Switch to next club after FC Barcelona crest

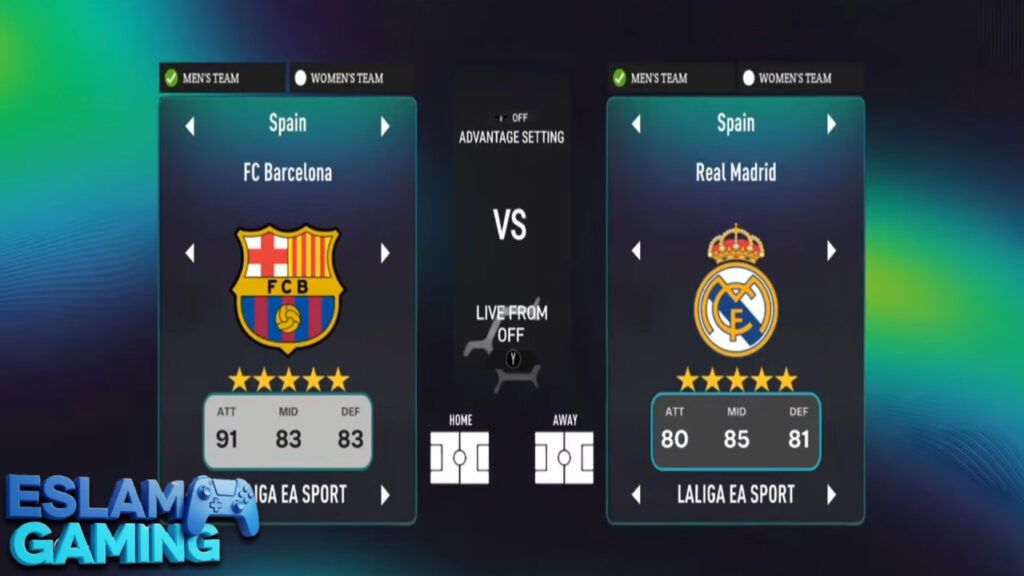pos(385,253)
